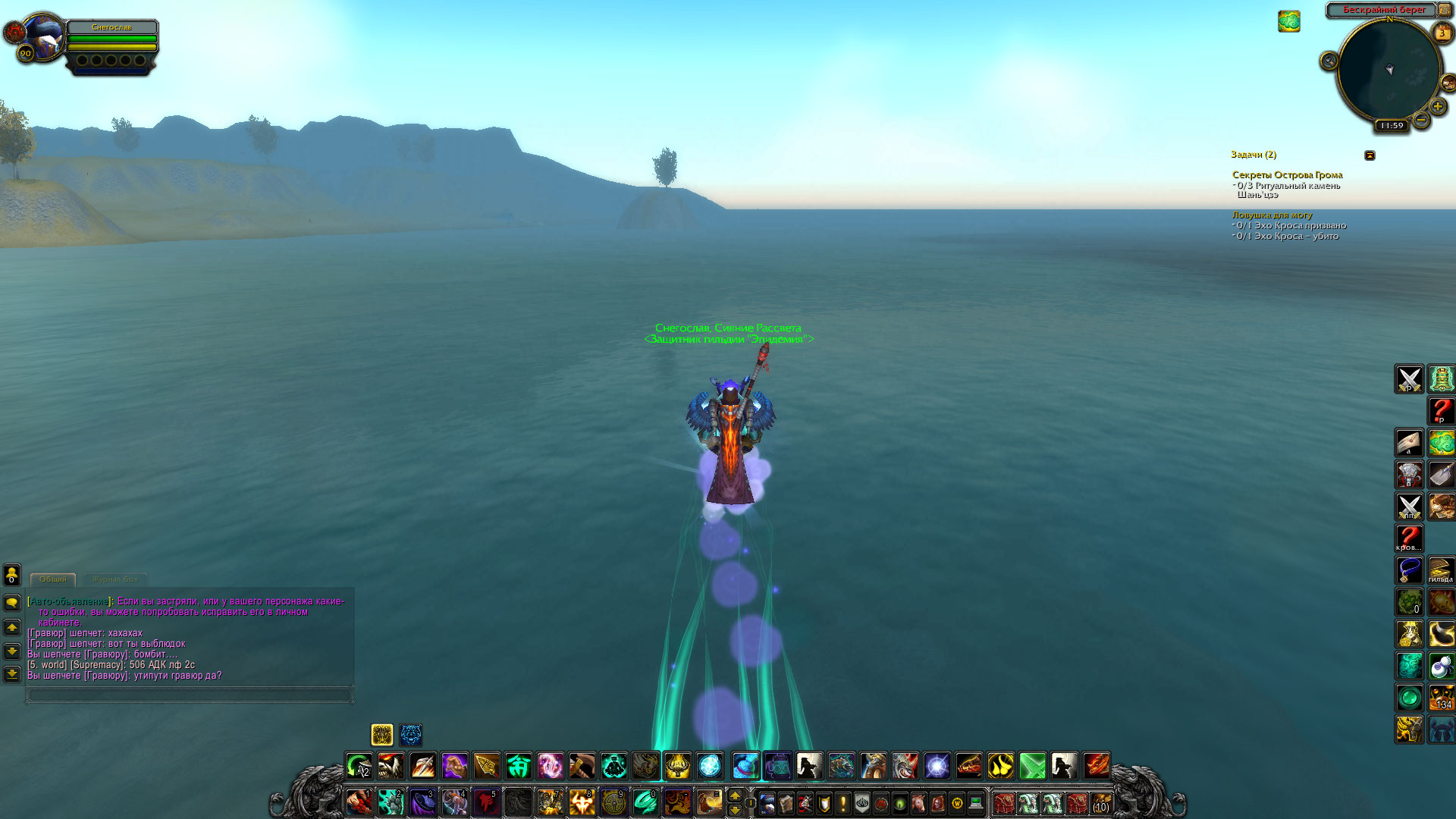Zoom in on the minimap
This screenshot has height=819, width=1456.
1437,107
